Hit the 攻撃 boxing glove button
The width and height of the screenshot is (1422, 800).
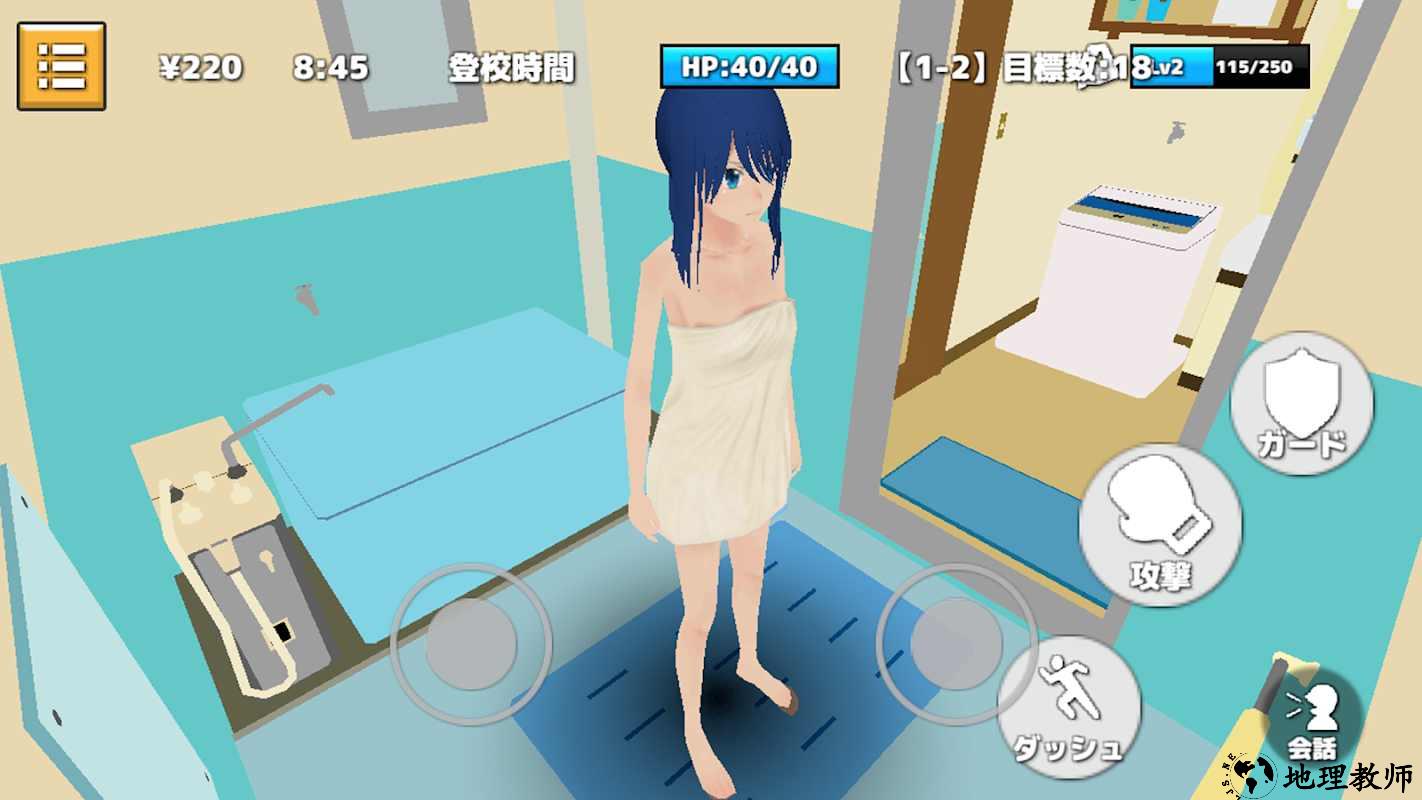point(1160,520)
